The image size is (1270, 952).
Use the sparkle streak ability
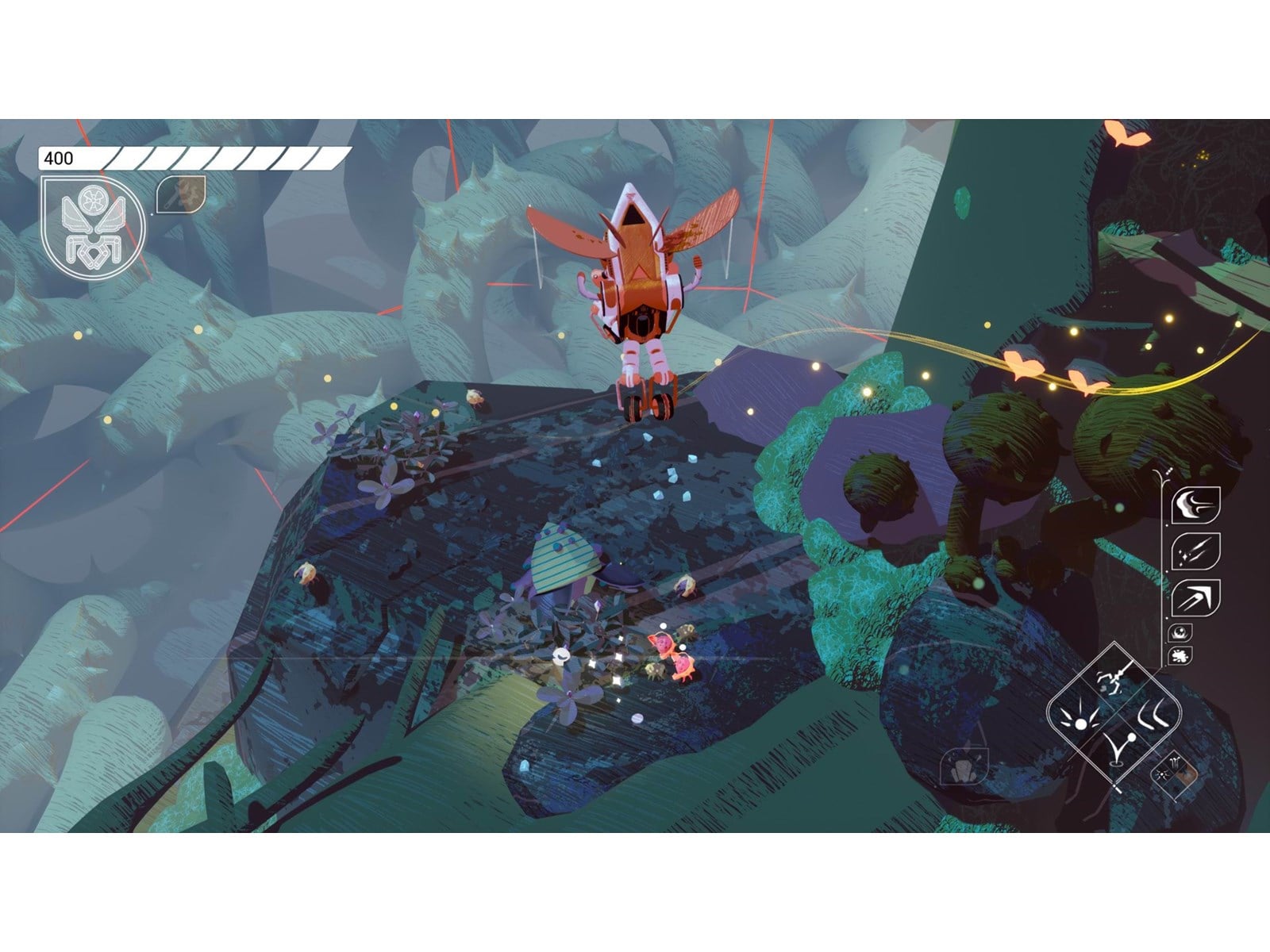(x=1195, y=551)
